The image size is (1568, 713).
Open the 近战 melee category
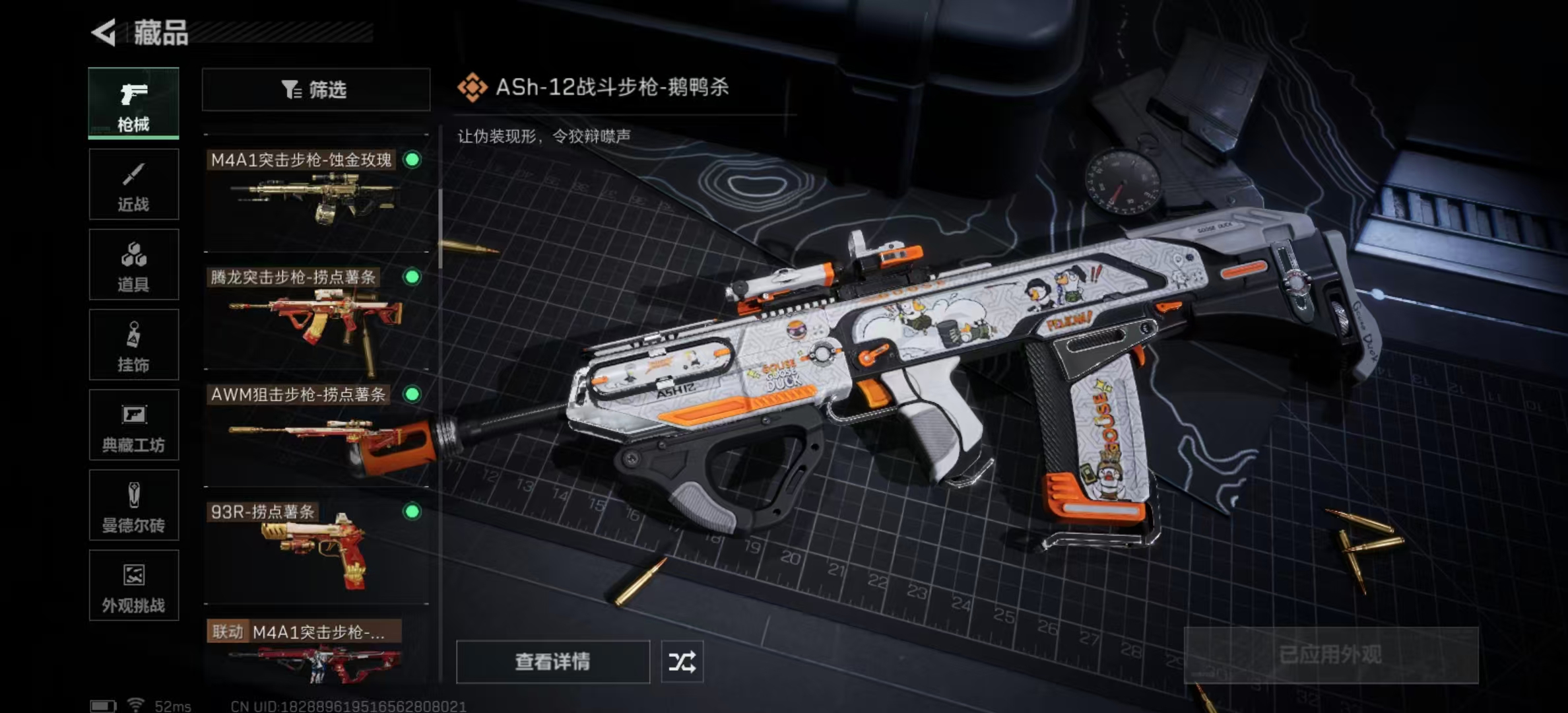(x=133, y=184)
